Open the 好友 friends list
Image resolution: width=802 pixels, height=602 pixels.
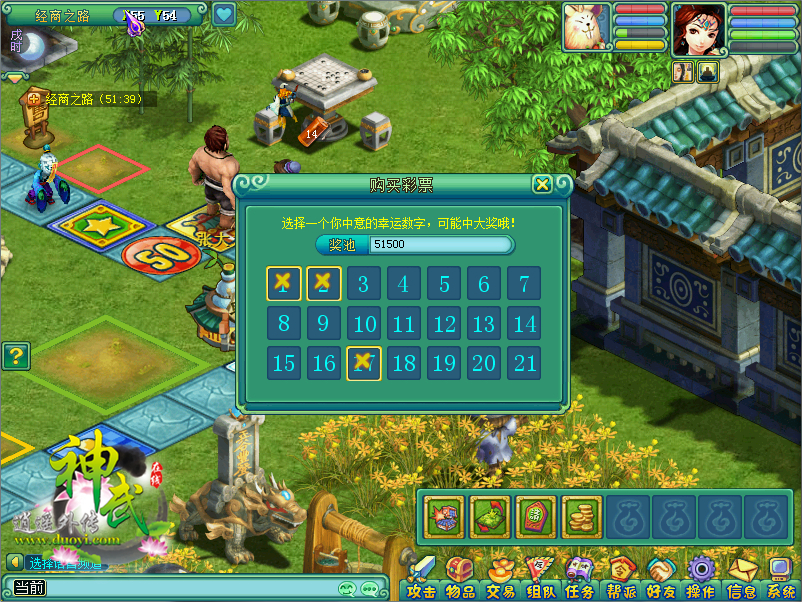click(x=661, y=579)
